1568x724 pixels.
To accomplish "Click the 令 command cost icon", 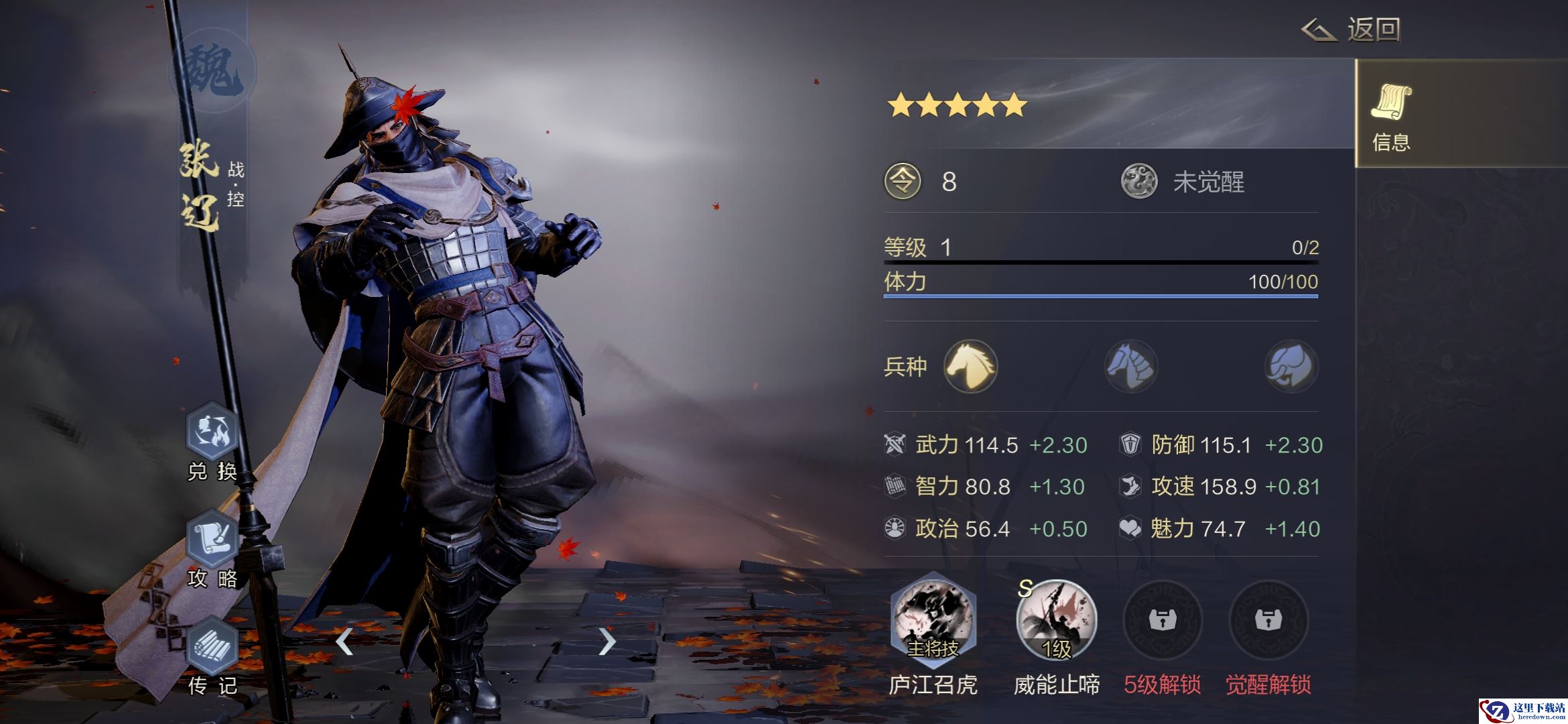I will pos(903,181).
